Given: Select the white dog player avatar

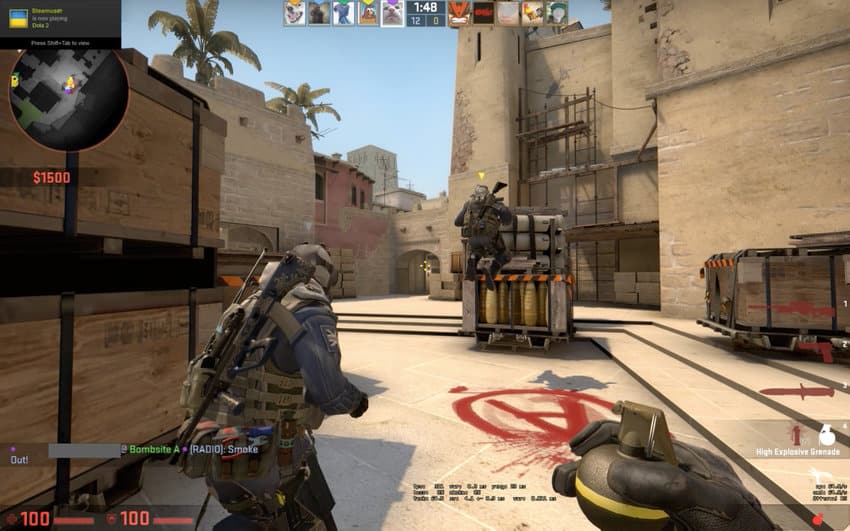Looking at the screenshot, I should point(294,13).
